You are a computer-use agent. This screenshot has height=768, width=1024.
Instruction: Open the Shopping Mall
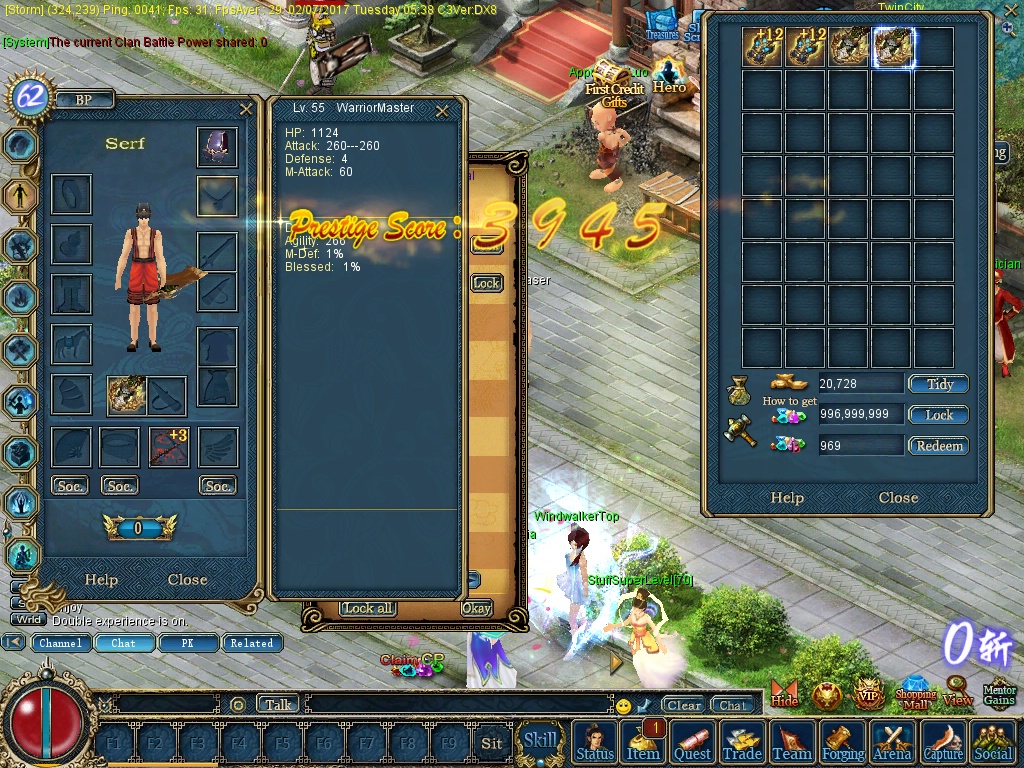click(915, 693)
